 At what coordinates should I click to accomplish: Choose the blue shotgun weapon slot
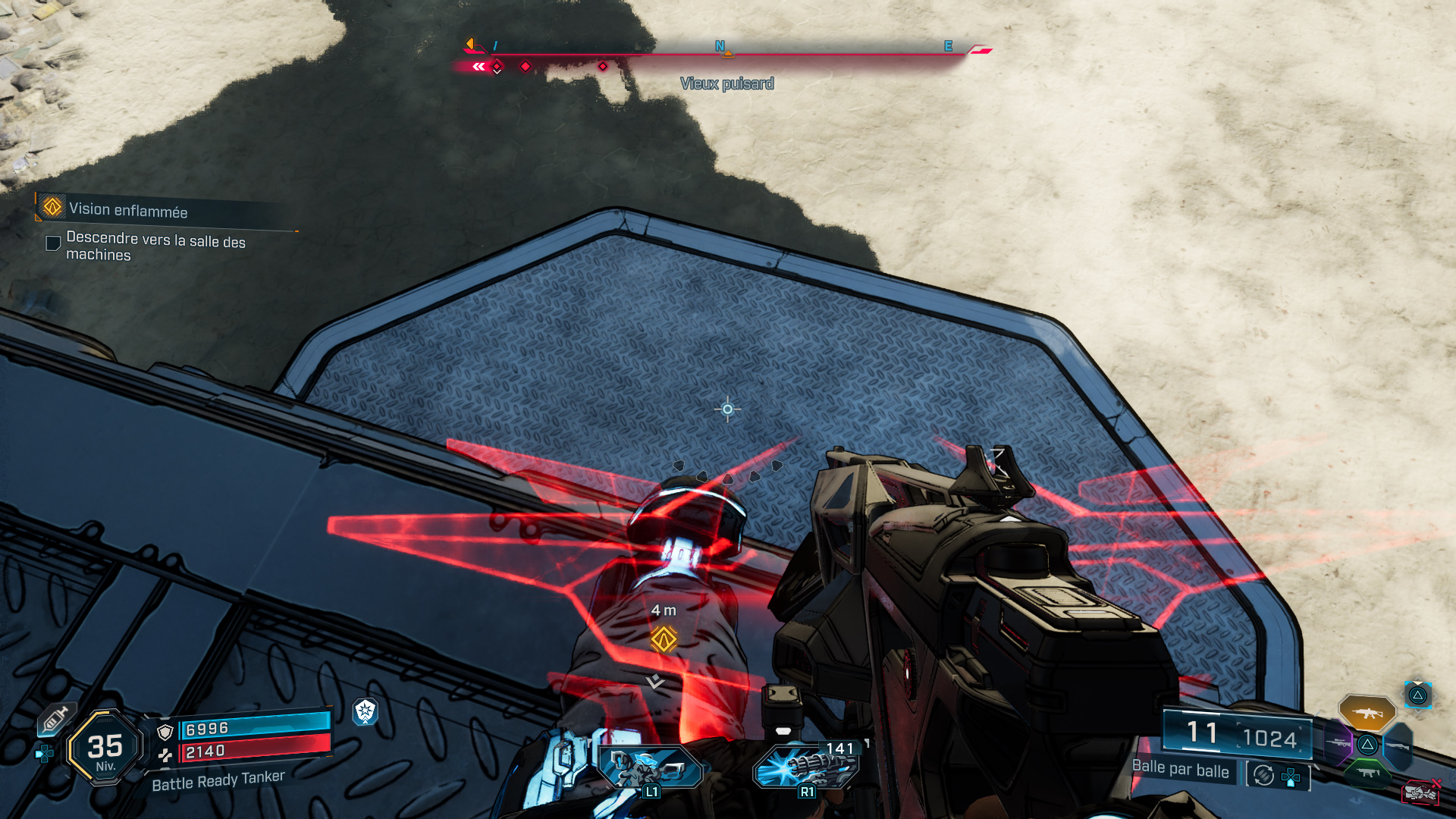1398,746
